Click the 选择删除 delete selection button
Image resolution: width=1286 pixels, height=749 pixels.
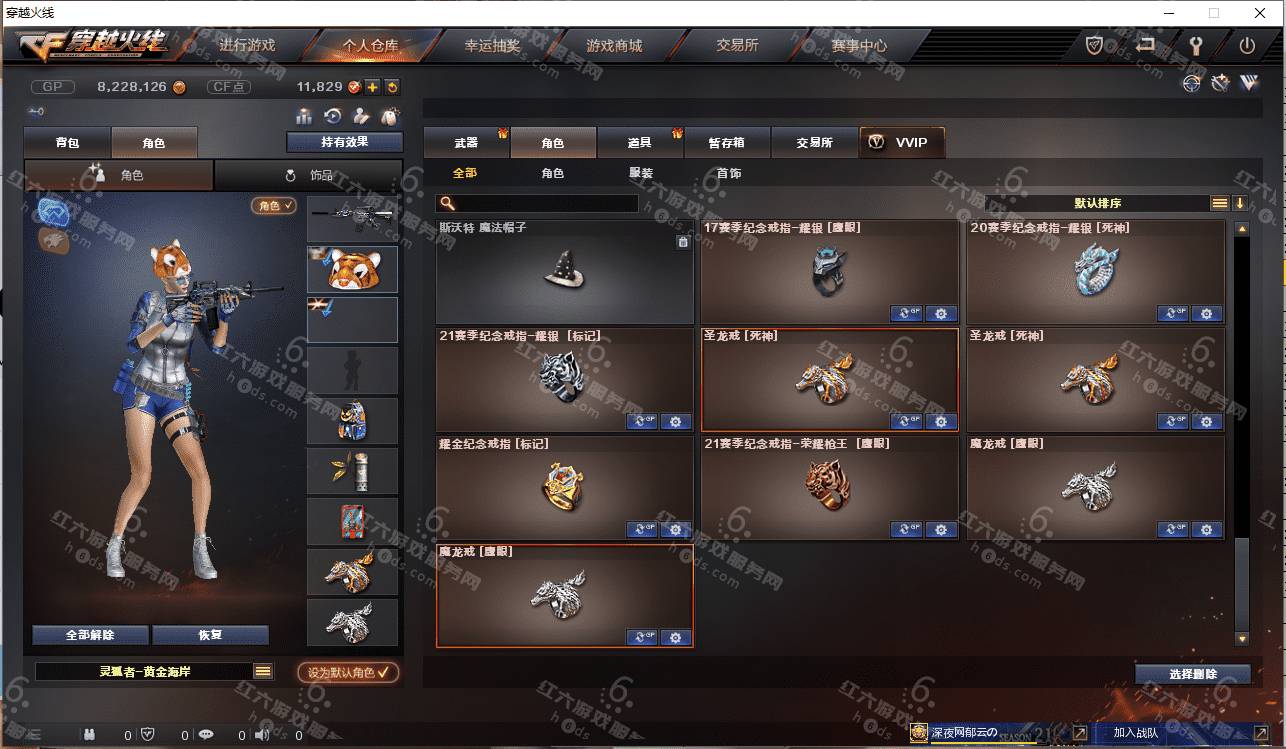1192,674
